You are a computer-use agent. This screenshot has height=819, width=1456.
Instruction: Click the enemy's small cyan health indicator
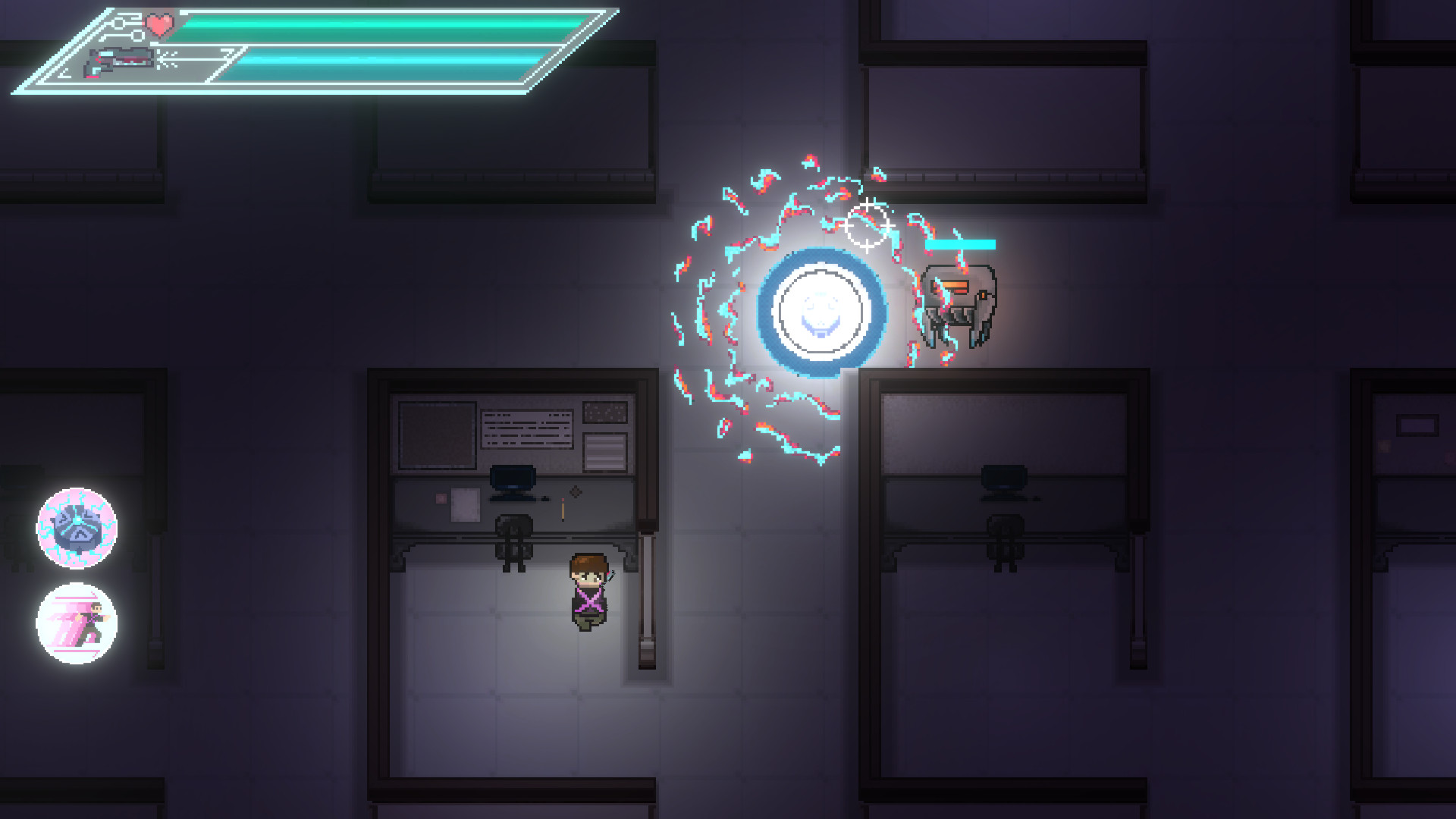pos(962,246)
